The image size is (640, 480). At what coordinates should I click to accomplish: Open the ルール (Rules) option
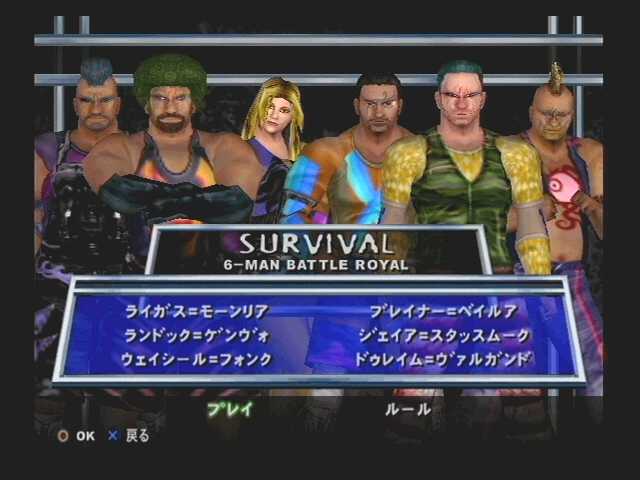click(408, 408)
